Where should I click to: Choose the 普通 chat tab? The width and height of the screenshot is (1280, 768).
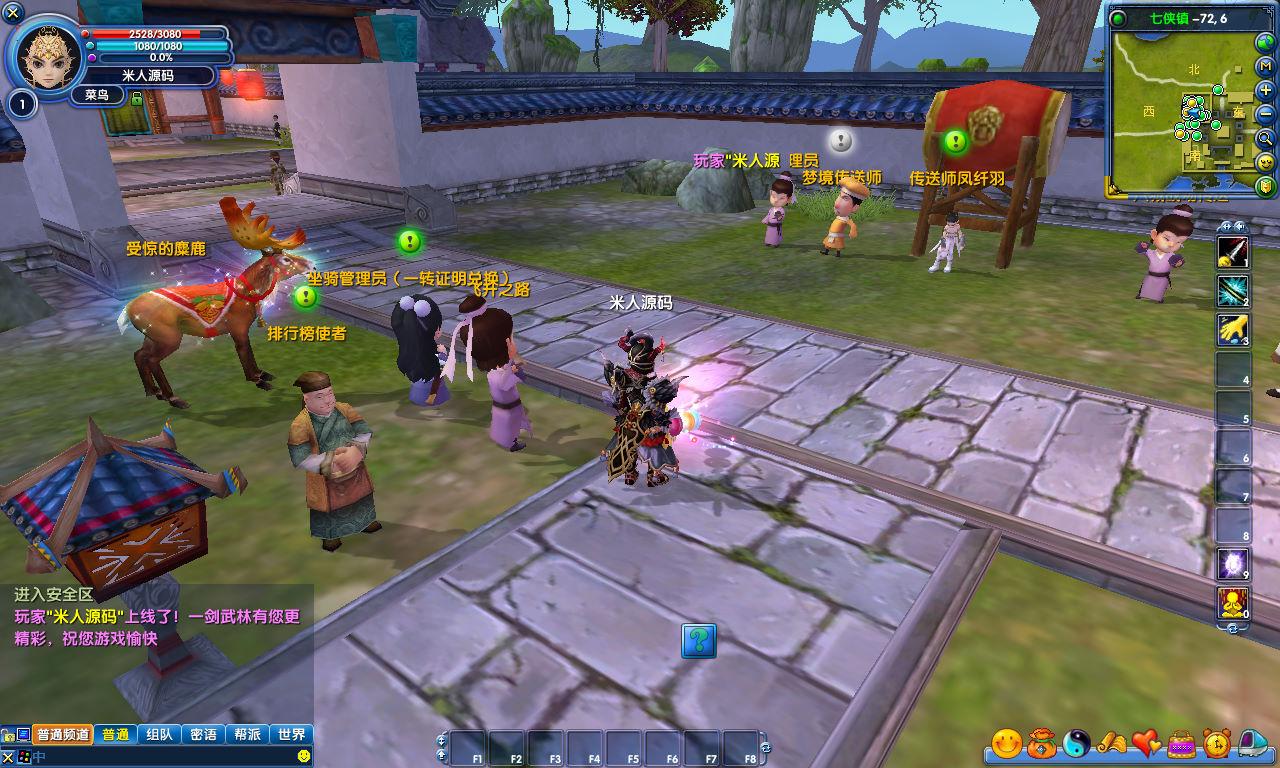(115, 734)
